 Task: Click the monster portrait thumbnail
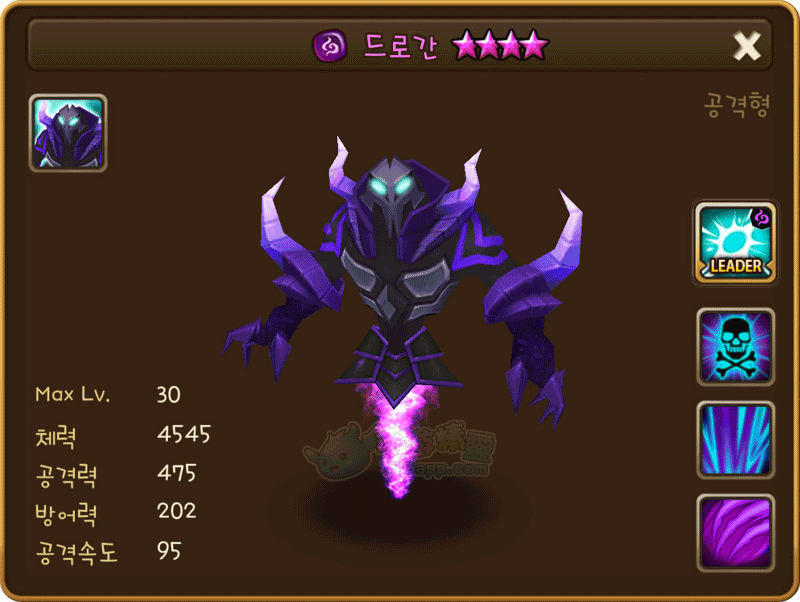pos(68,133)
